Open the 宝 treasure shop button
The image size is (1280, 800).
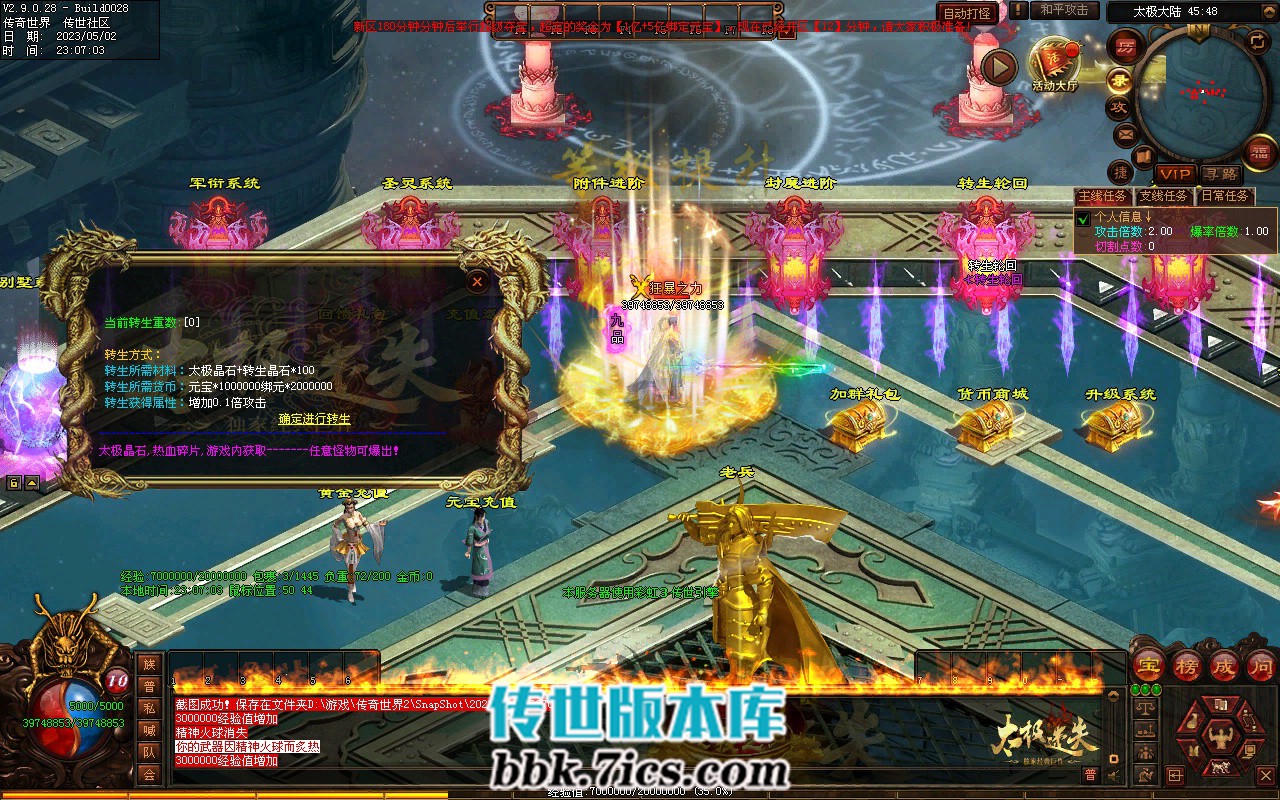[x=1148, y=665]
